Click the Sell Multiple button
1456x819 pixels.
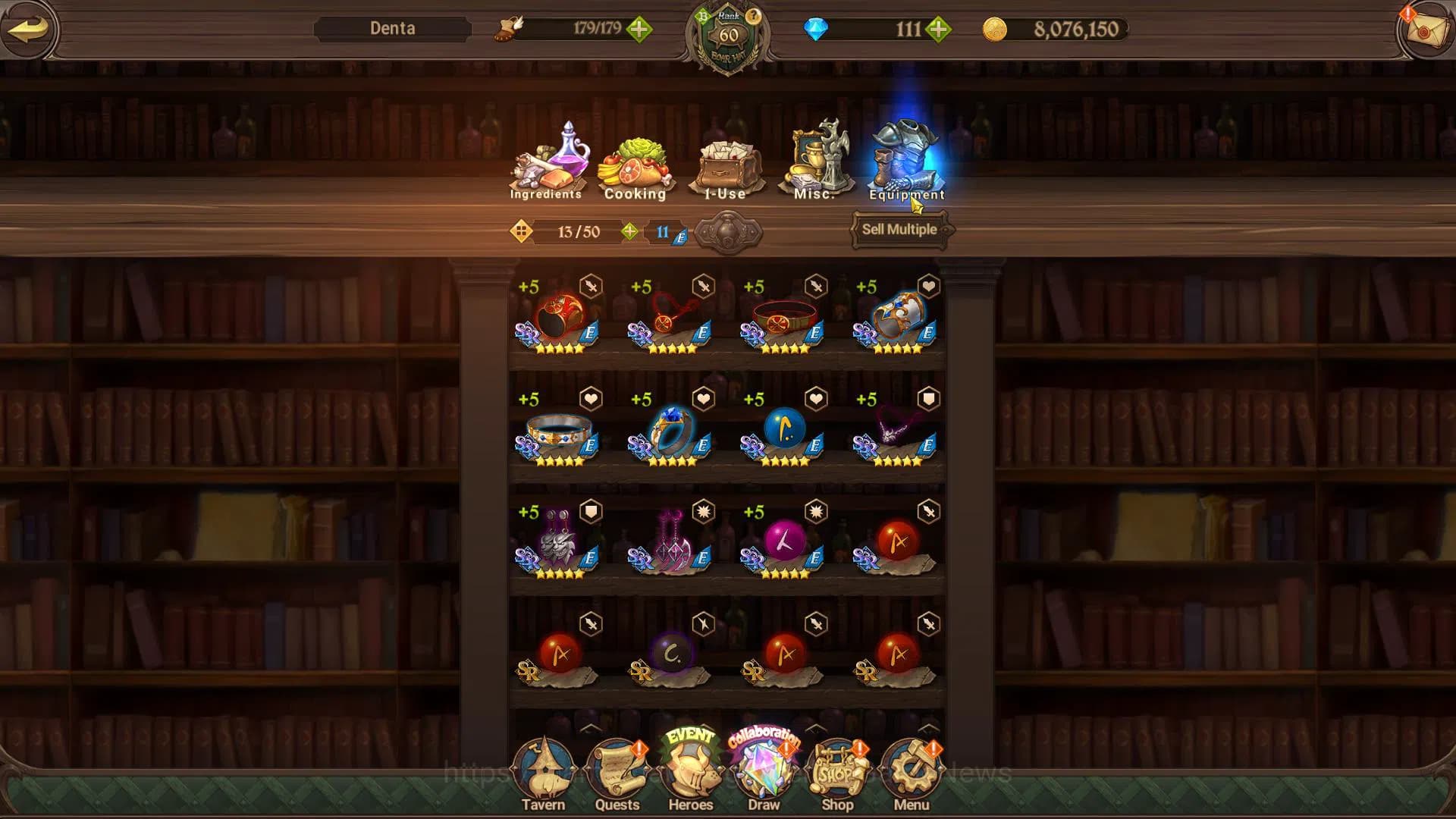tap(899, 230)
